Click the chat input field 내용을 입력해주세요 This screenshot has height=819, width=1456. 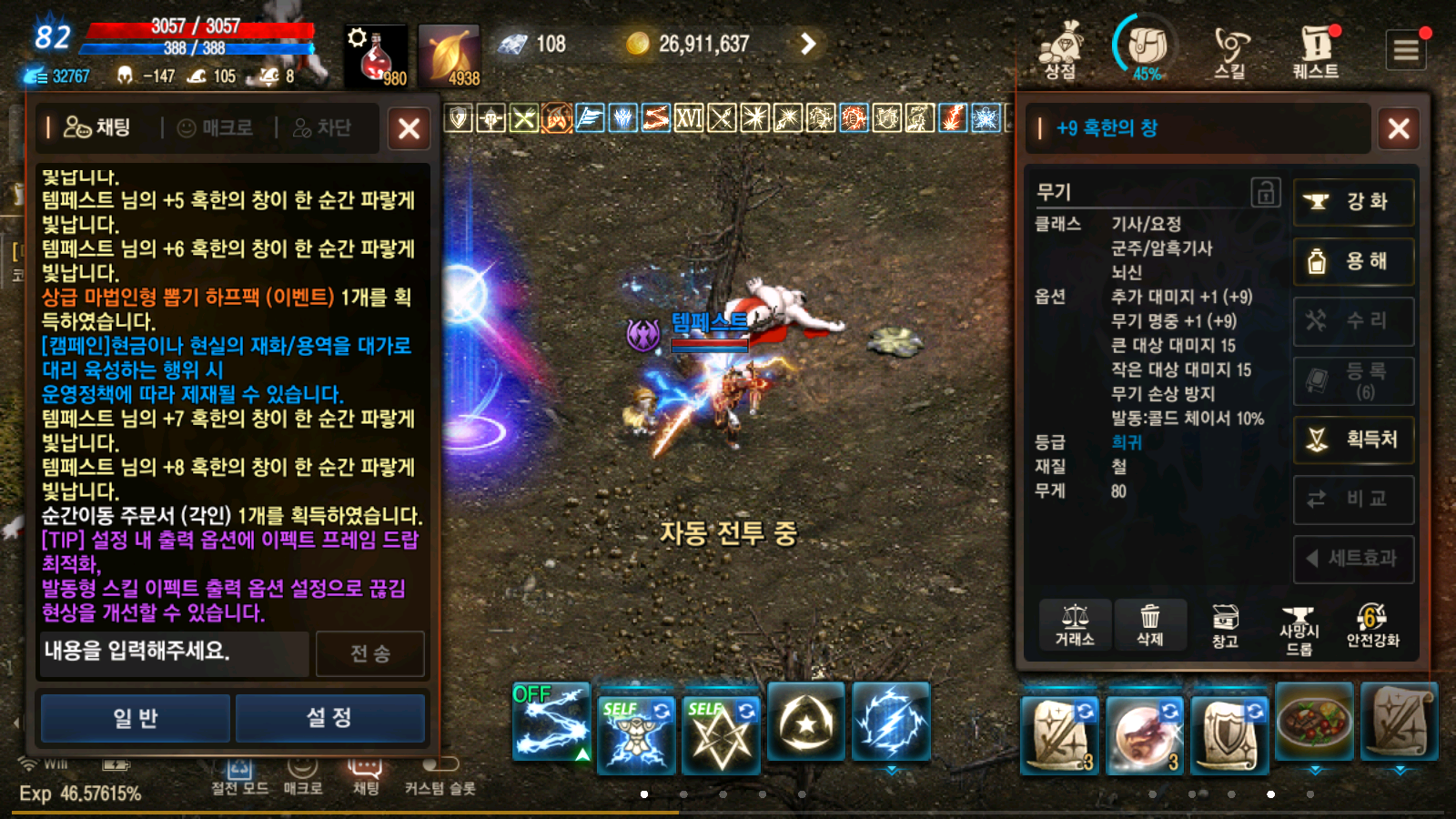(x=173, y=654)
